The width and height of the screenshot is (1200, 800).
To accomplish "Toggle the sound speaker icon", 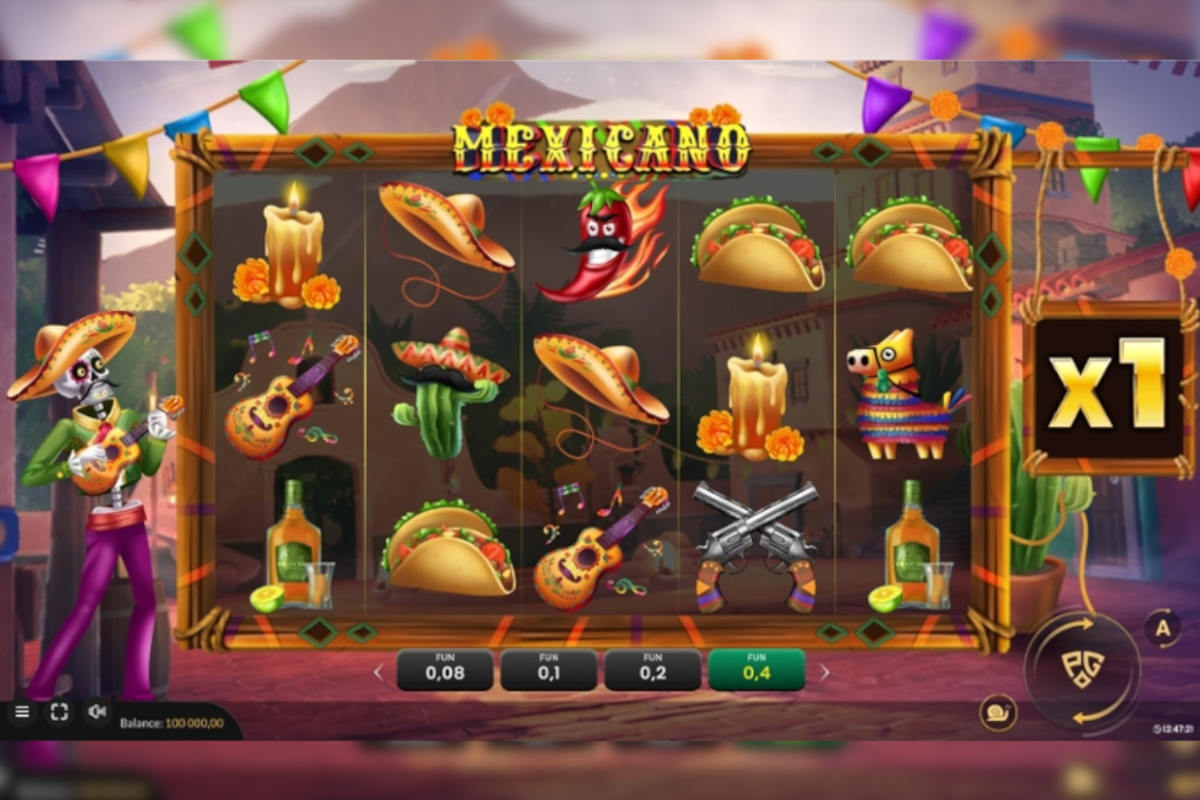I will click(97, 712).
